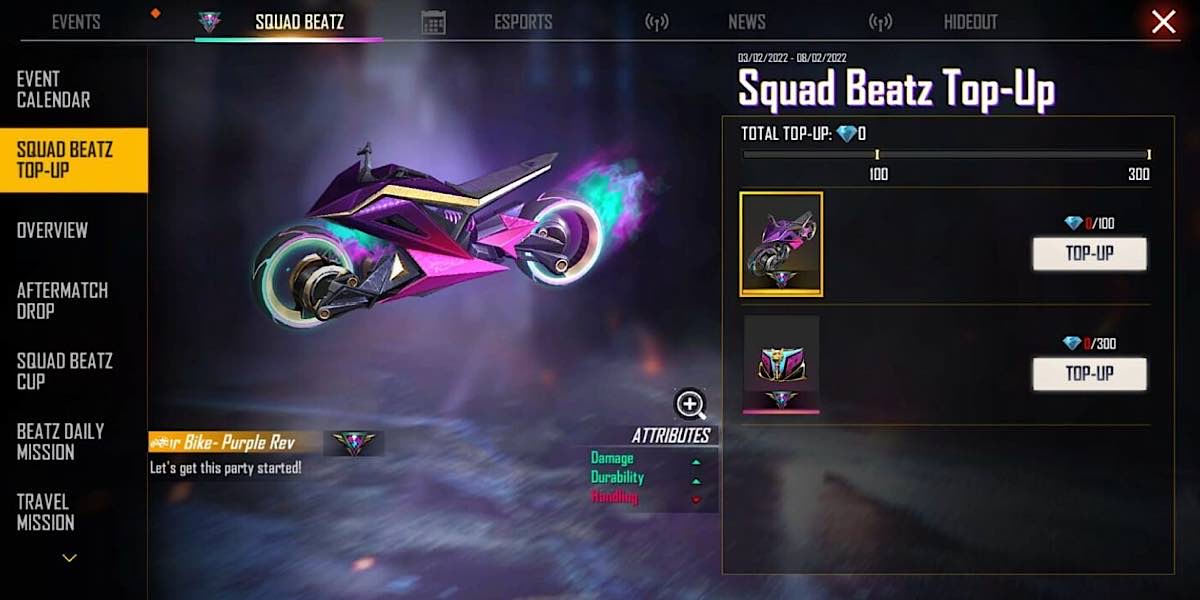Select the Purple Rev bike reward thumbnail
The image size is (1200, 600).
(781, 244)
